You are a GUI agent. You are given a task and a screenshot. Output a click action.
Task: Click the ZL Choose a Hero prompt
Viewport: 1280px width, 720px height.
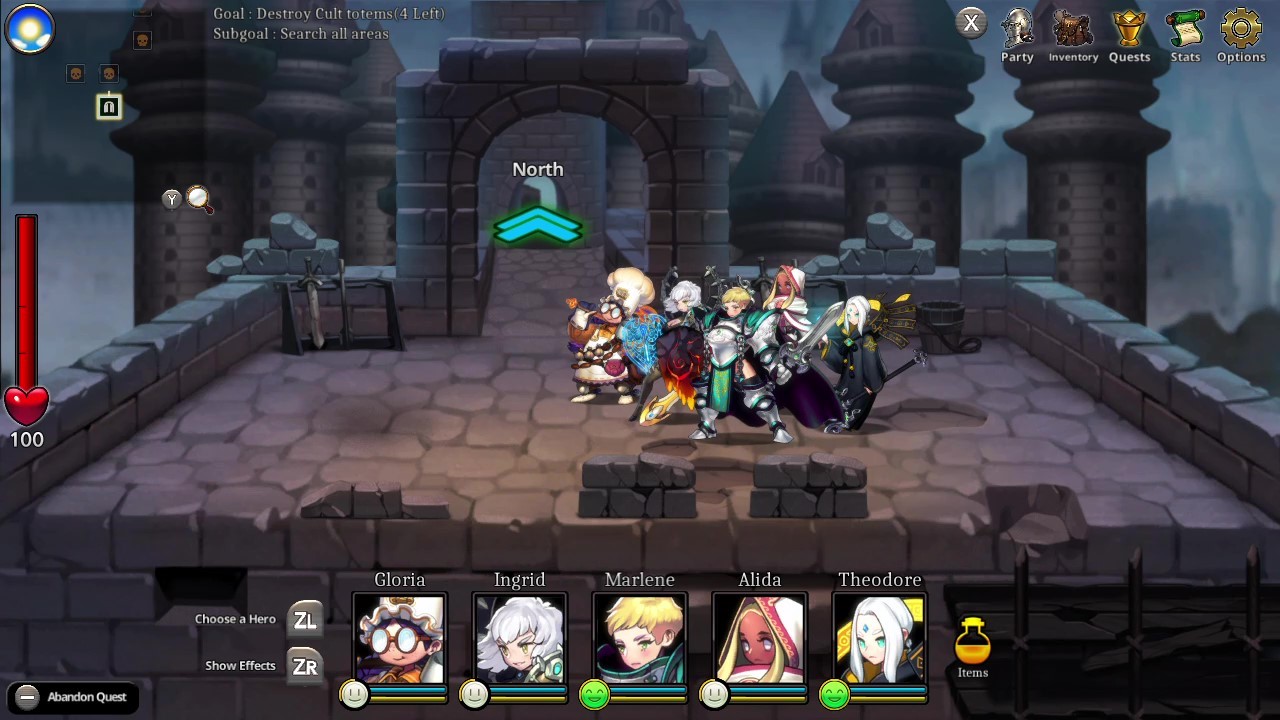pos(306,619)
